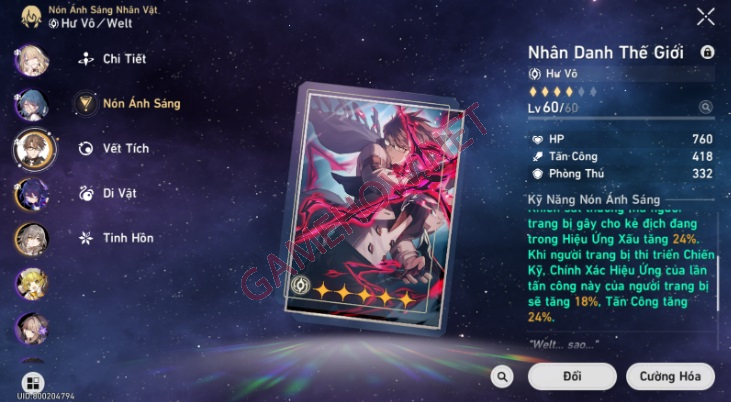The height and width of the screenshot is (402, 731).
Task: Click the Đổi swap button
Action: (572, 376)
